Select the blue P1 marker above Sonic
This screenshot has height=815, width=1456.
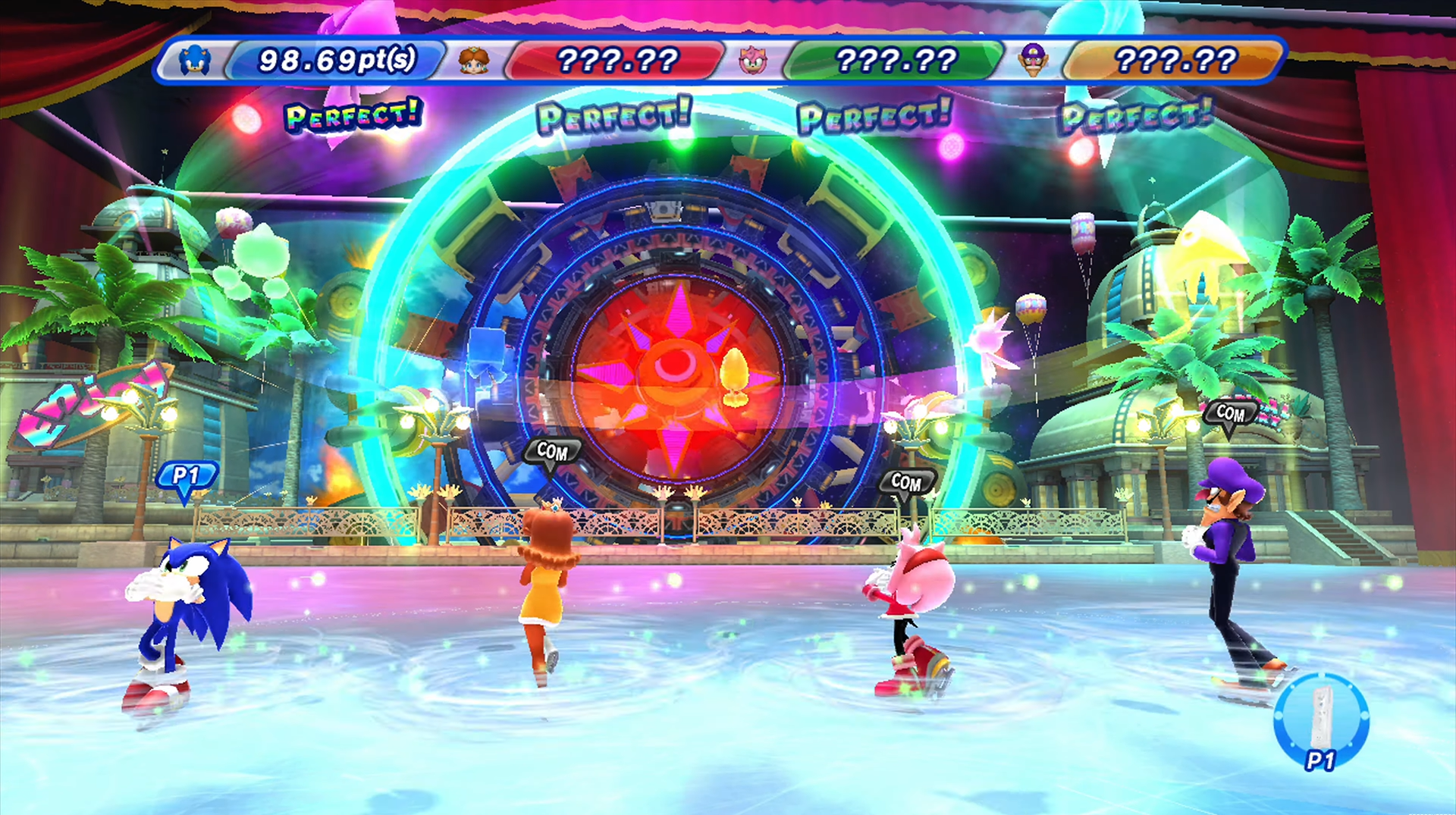tap(187, 478)
